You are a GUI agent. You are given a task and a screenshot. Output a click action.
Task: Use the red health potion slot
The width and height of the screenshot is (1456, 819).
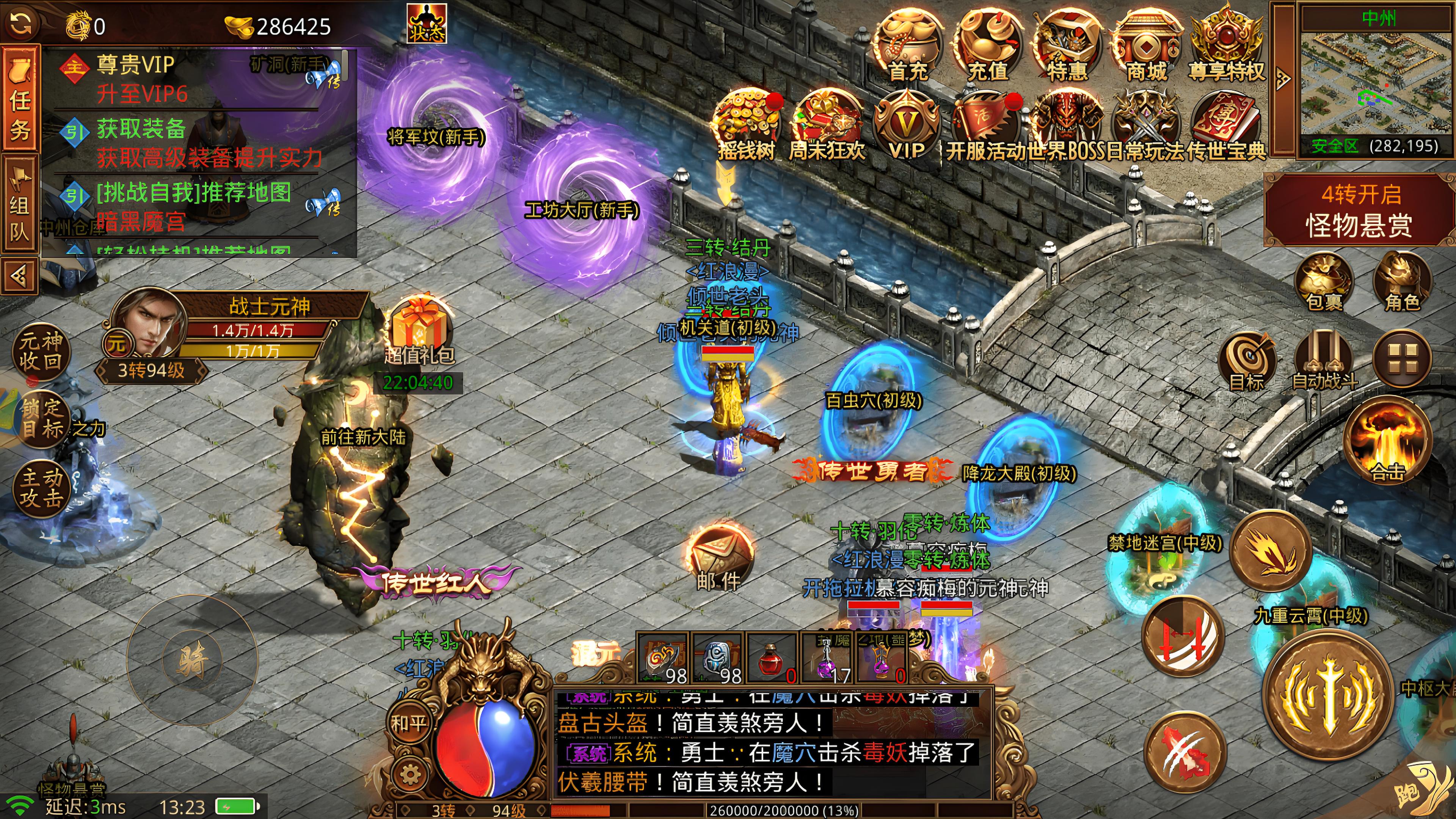pos(771,659)
